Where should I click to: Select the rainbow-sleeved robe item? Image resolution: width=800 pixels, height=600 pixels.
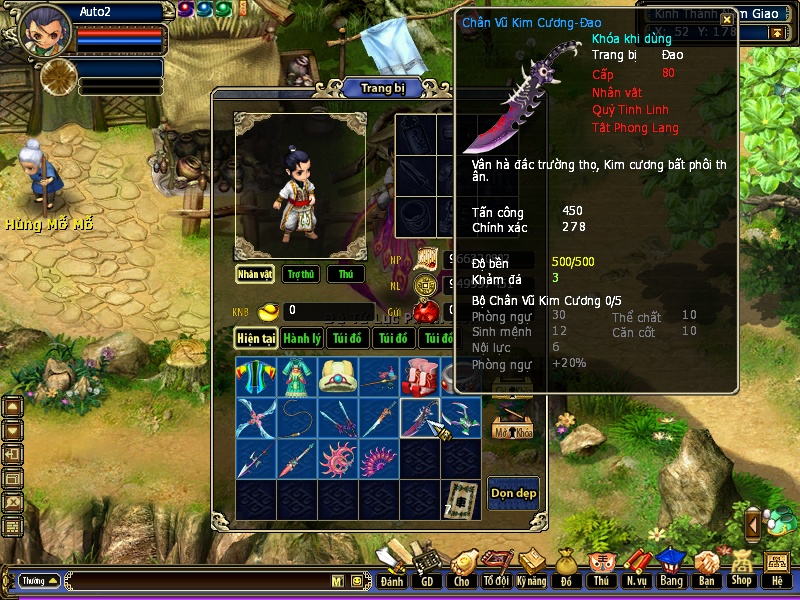pyautogui.click(x=256, y=377)
